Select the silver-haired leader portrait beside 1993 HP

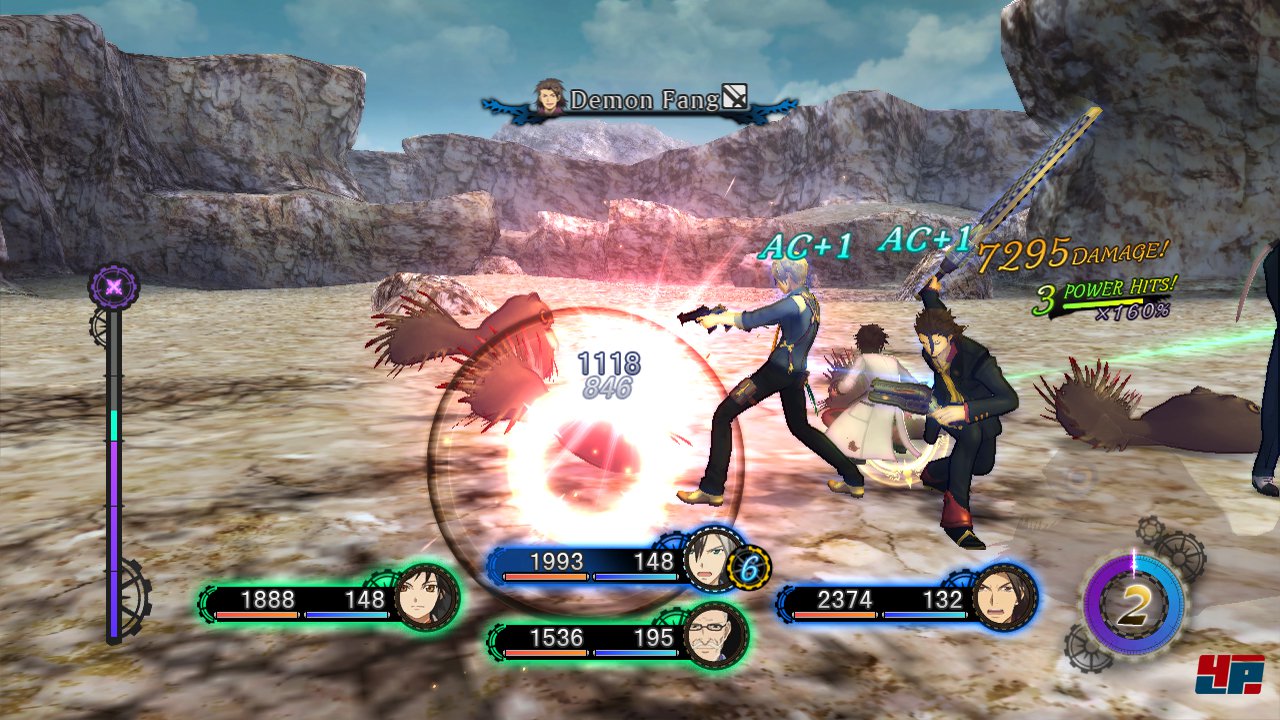(713, 560)
